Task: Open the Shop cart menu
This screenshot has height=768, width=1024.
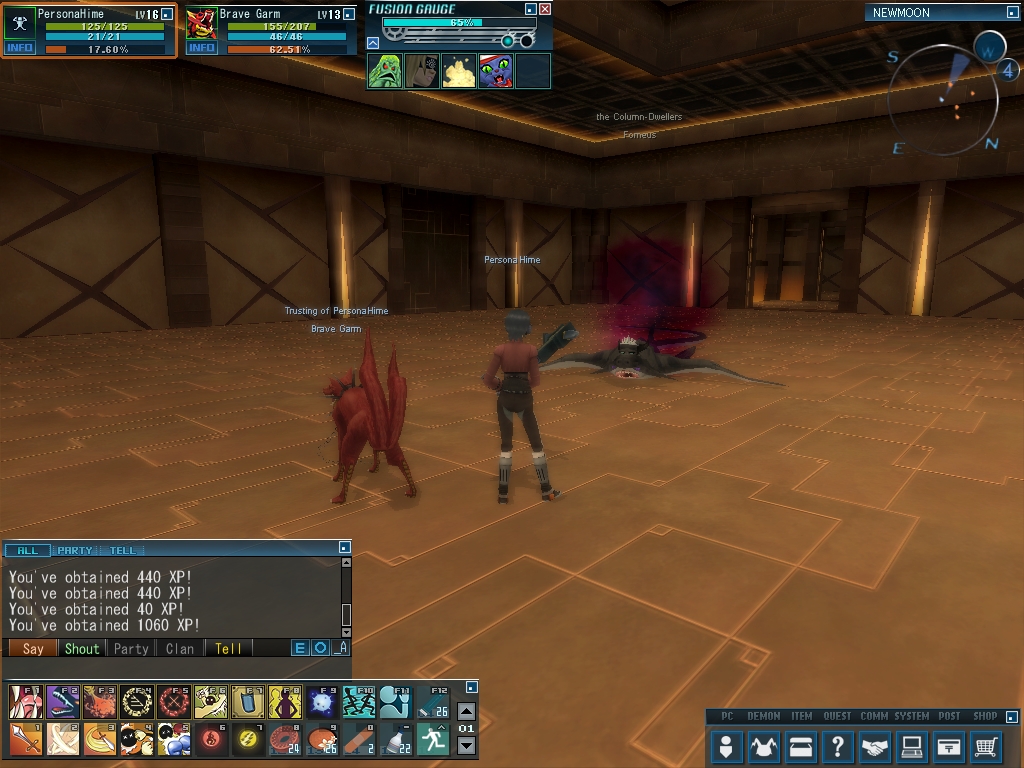Action: [x=986, y=746]
